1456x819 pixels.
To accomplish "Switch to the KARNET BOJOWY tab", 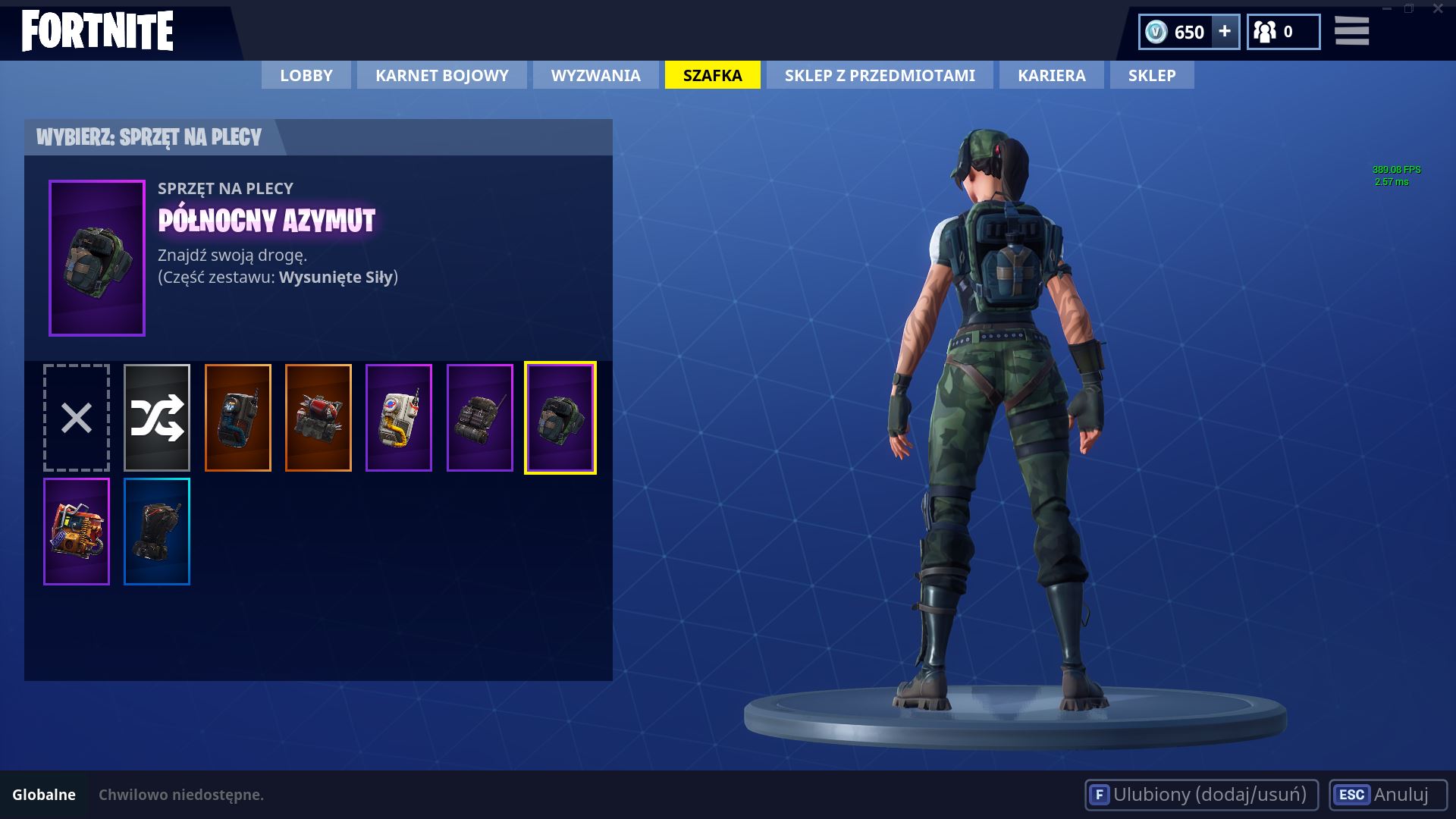I will click(441, 75).
